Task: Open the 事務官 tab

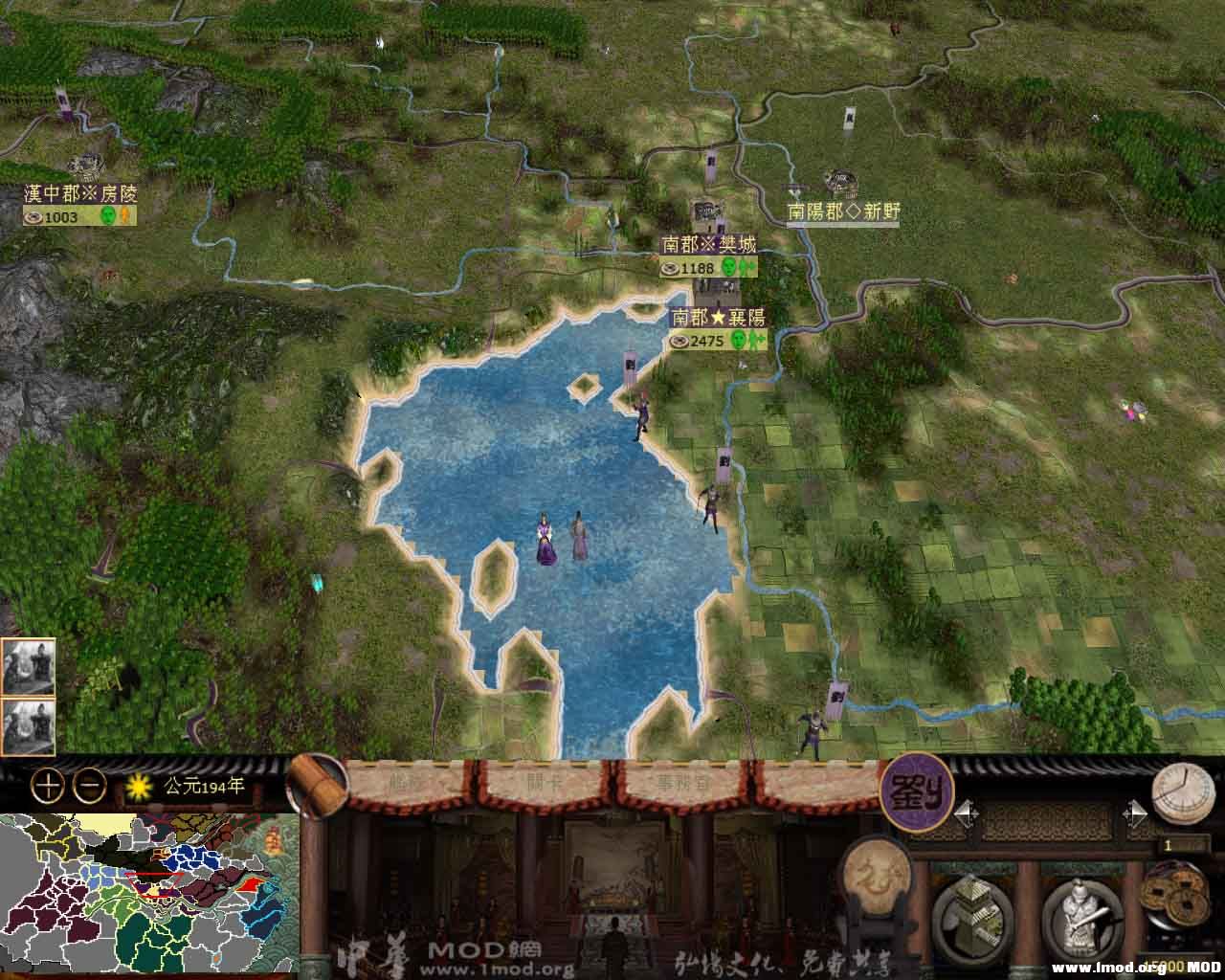Action: tap(684, 783)
